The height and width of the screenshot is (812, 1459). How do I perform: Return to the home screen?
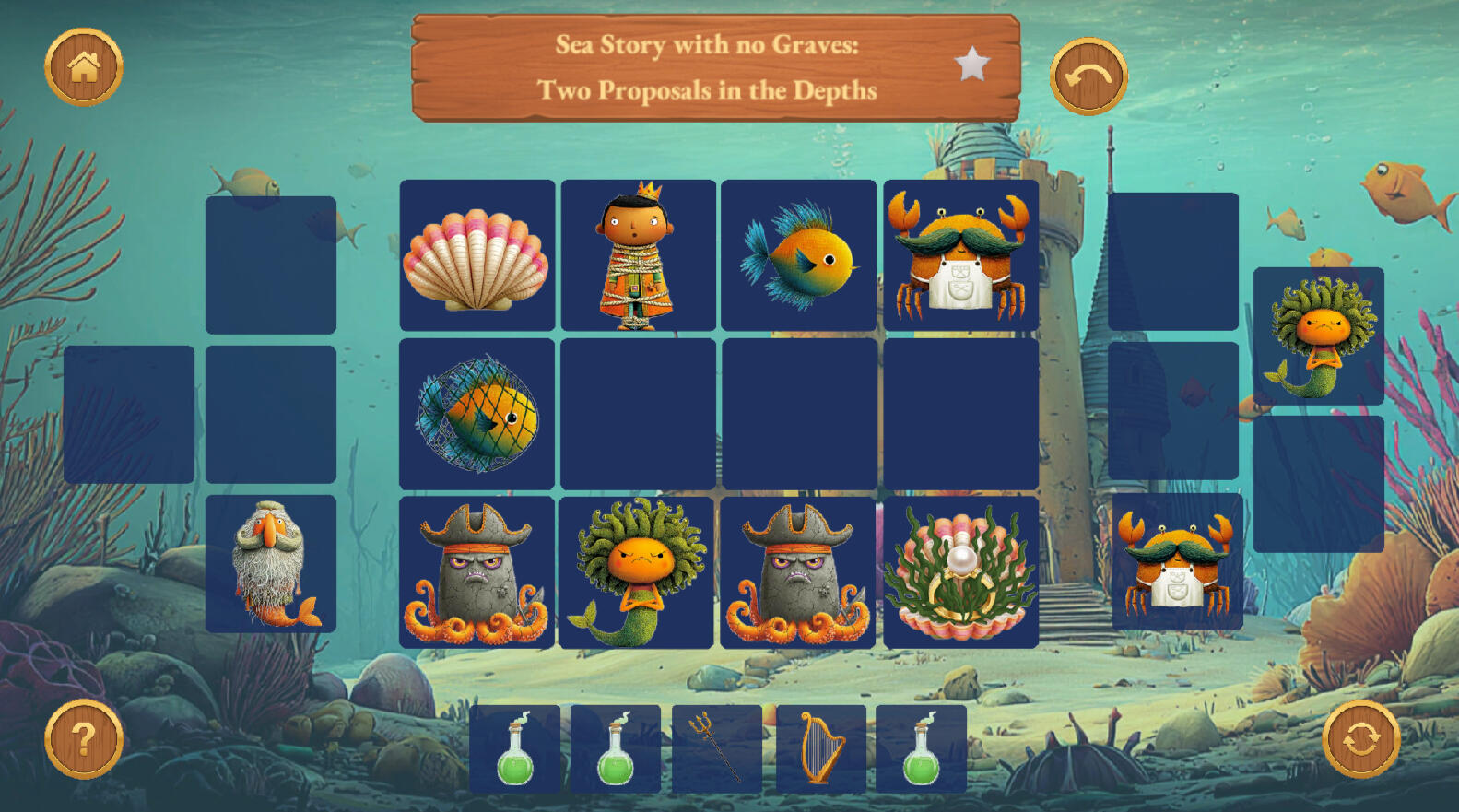pyautogui.click(x=84, y=67)
